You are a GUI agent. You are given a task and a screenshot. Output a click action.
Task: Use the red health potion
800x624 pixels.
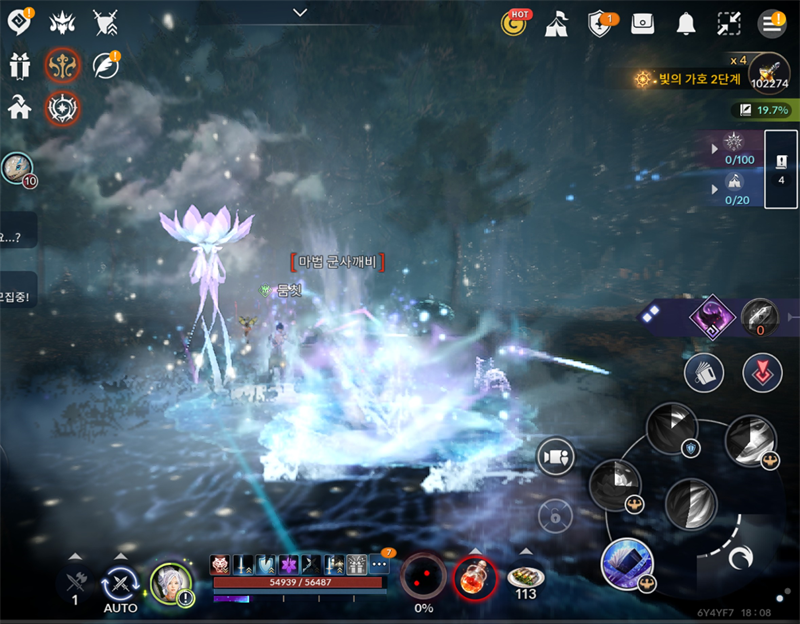[x=474, y=577]
